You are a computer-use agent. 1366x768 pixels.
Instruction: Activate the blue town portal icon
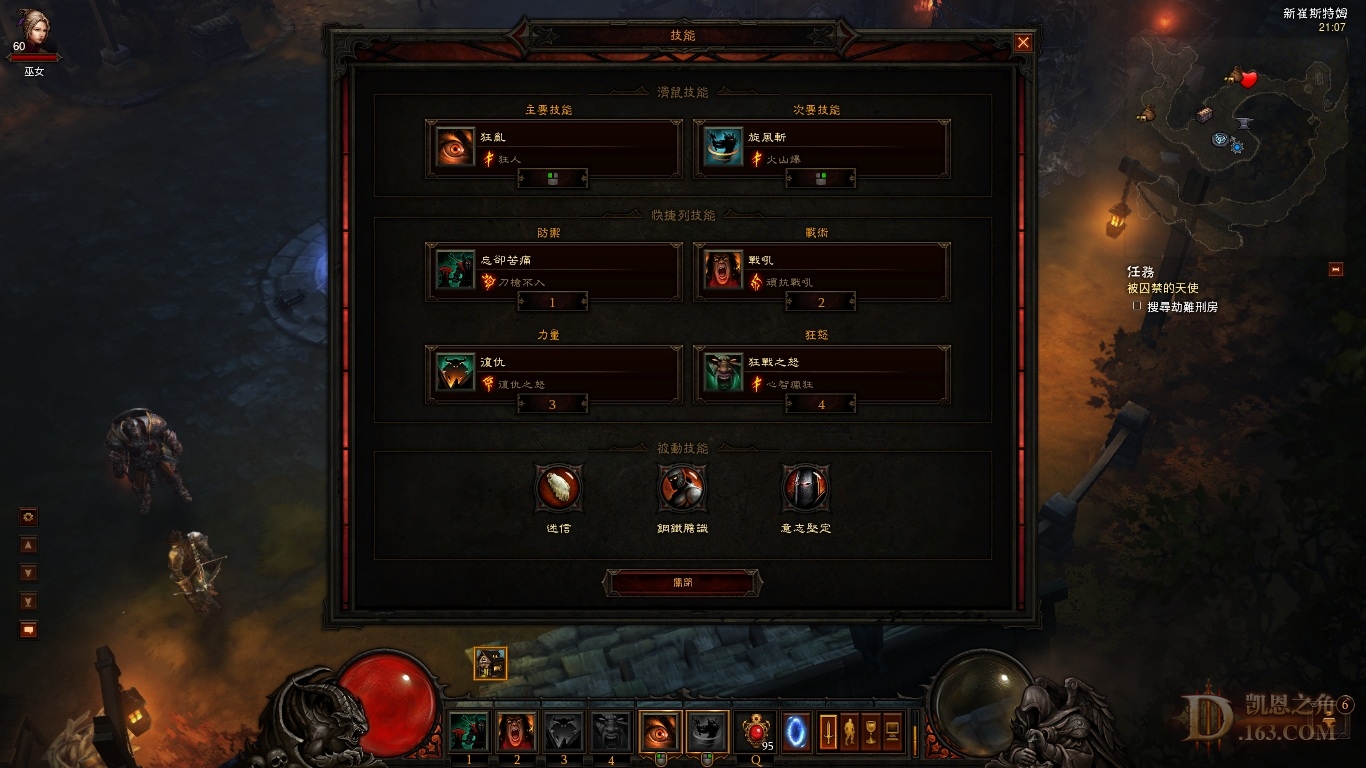pos(797,731)
